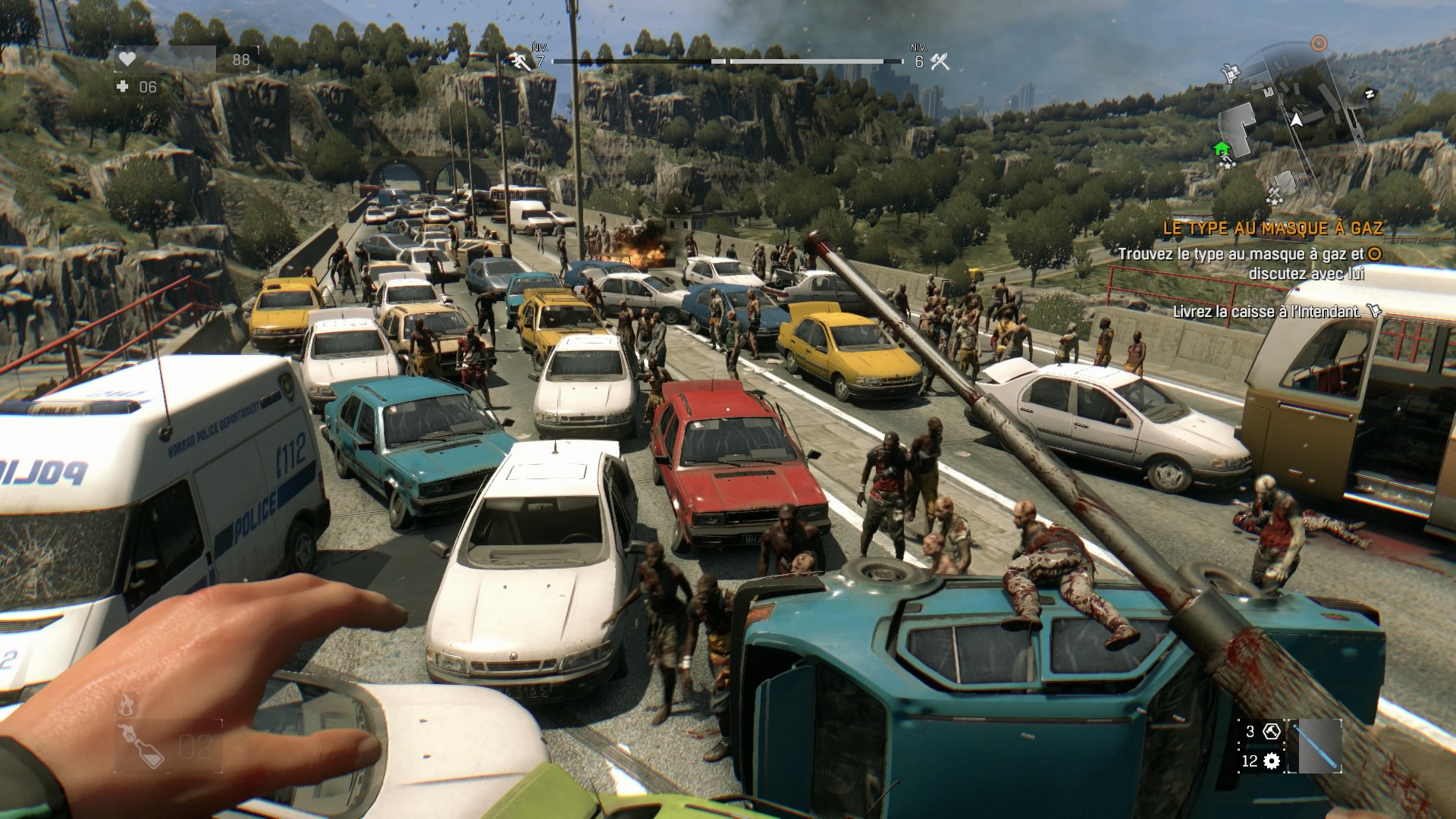Click the hand-cart delivery marker on minimap

(1230, 73)
